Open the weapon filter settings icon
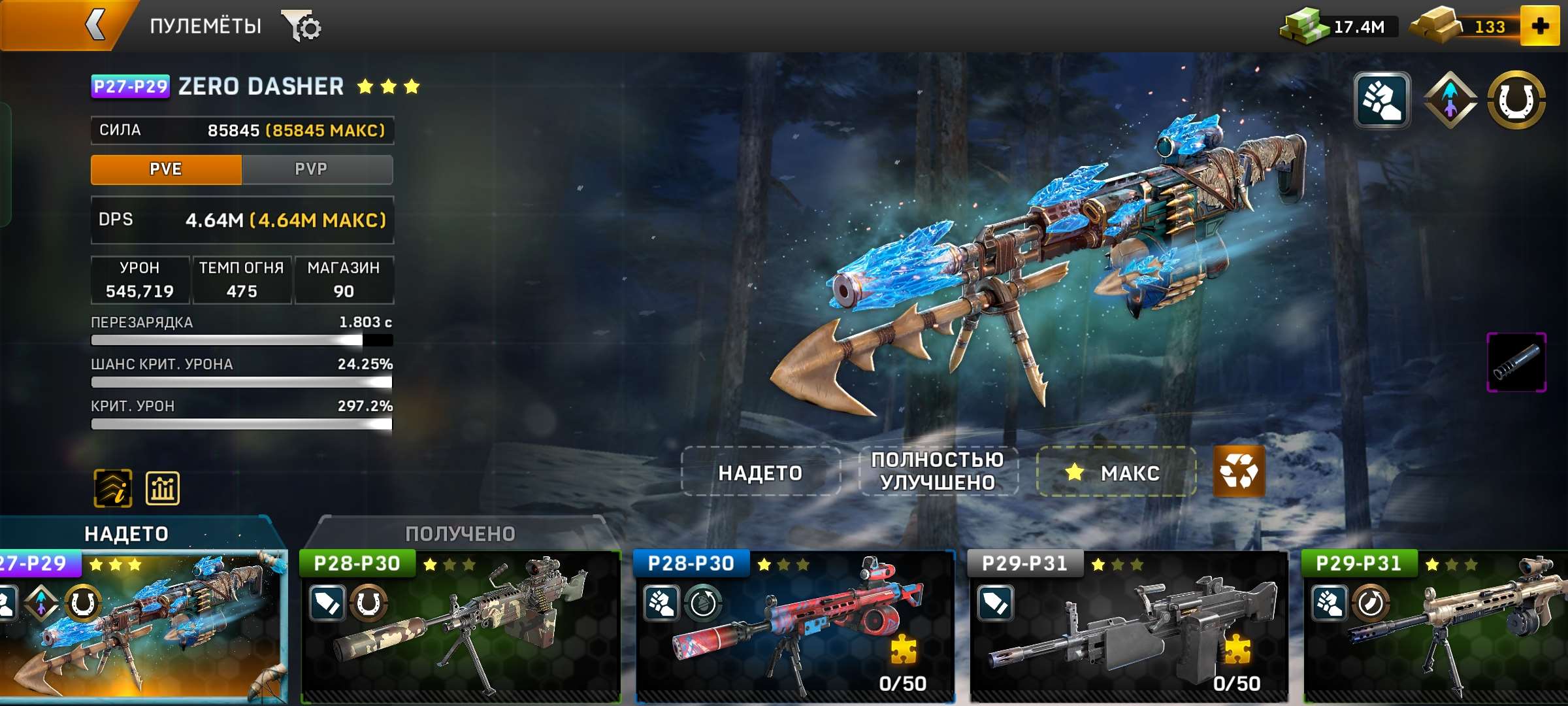 pos(302,26)
